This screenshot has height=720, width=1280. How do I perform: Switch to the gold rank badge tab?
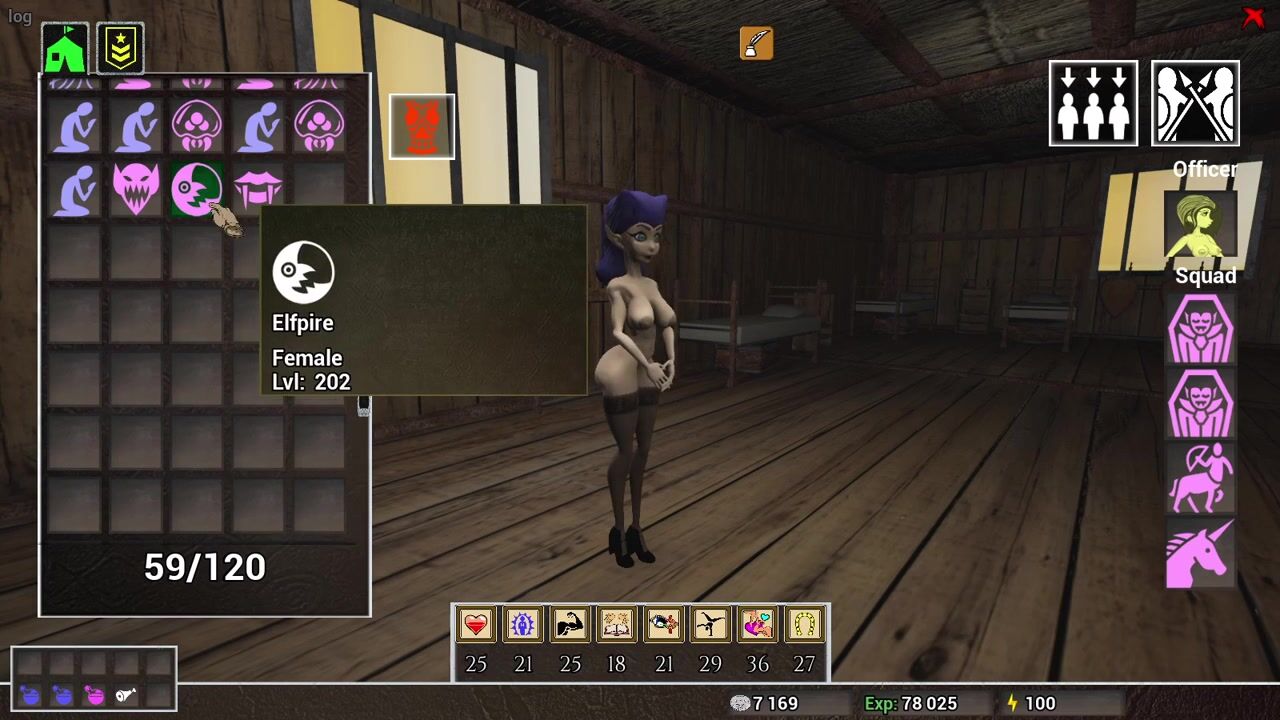click(x=120, y=48)
